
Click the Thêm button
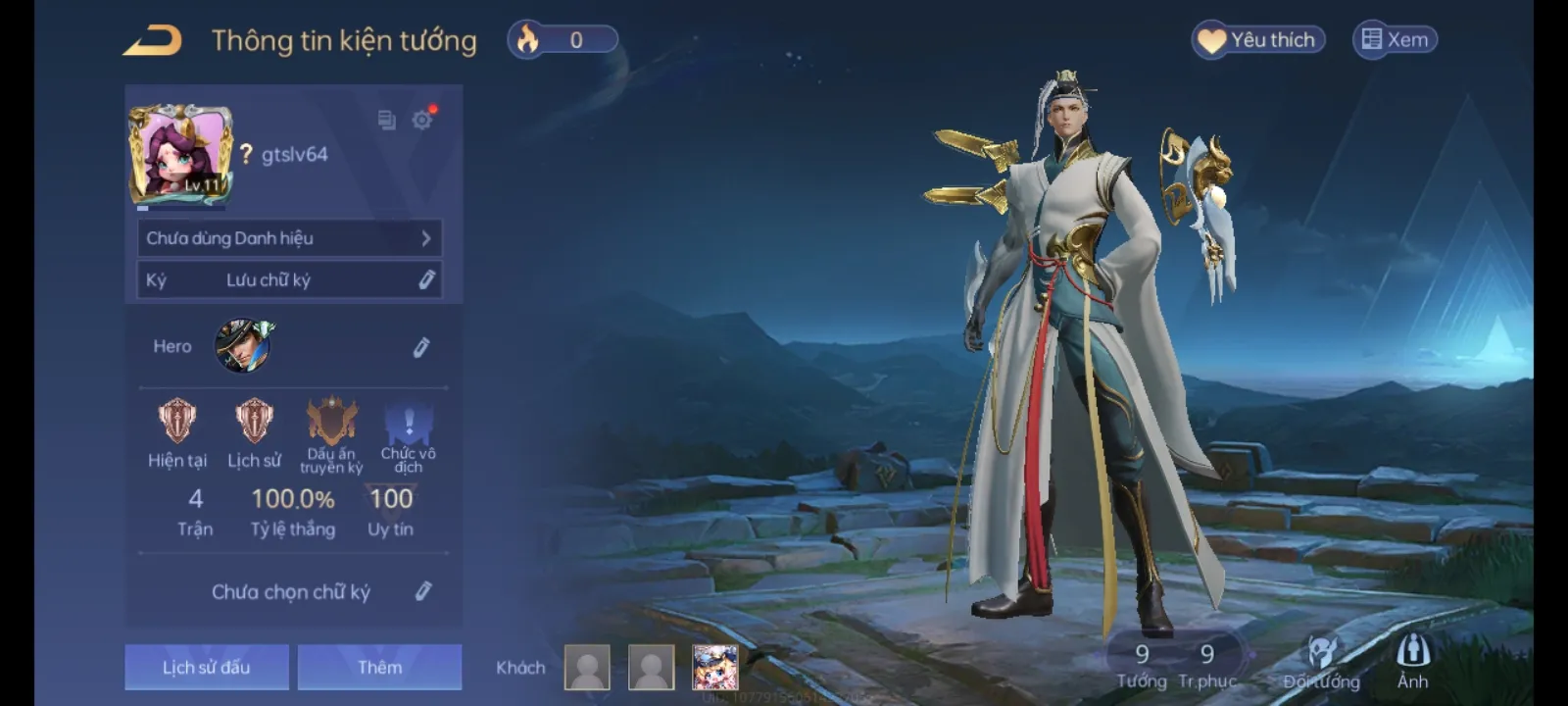click(x=379, y=667)
